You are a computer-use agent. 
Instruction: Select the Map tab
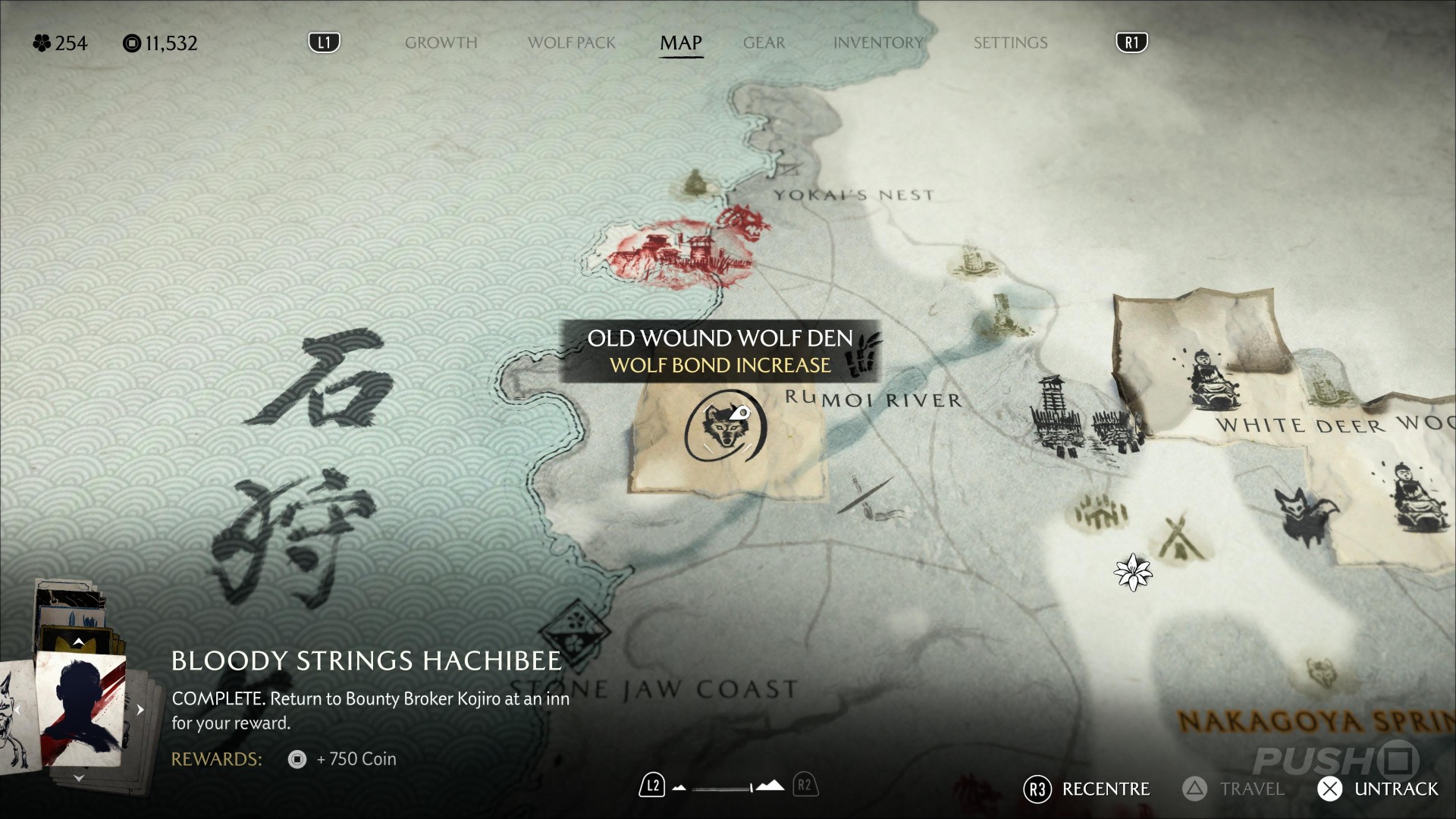click(x=680, y=42)
